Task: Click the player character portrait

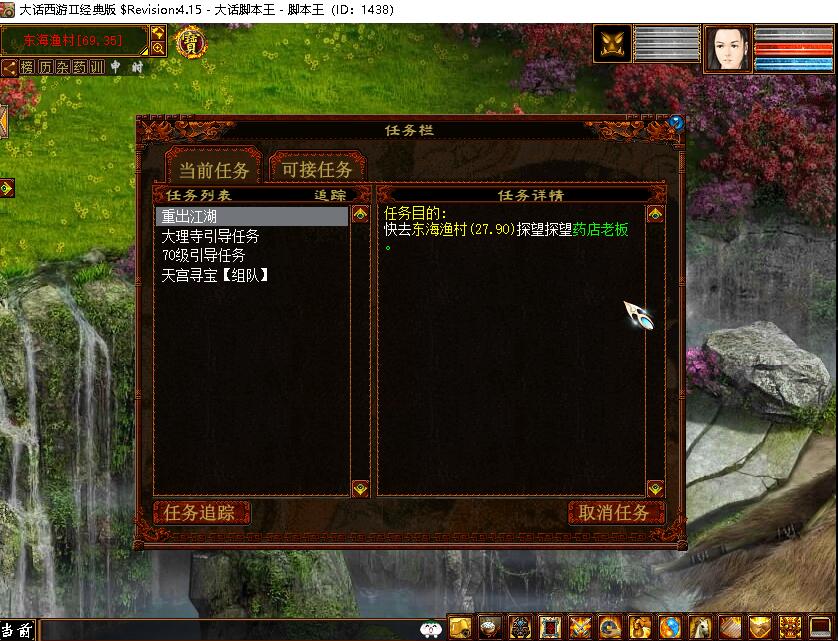Action: (727, 48)
